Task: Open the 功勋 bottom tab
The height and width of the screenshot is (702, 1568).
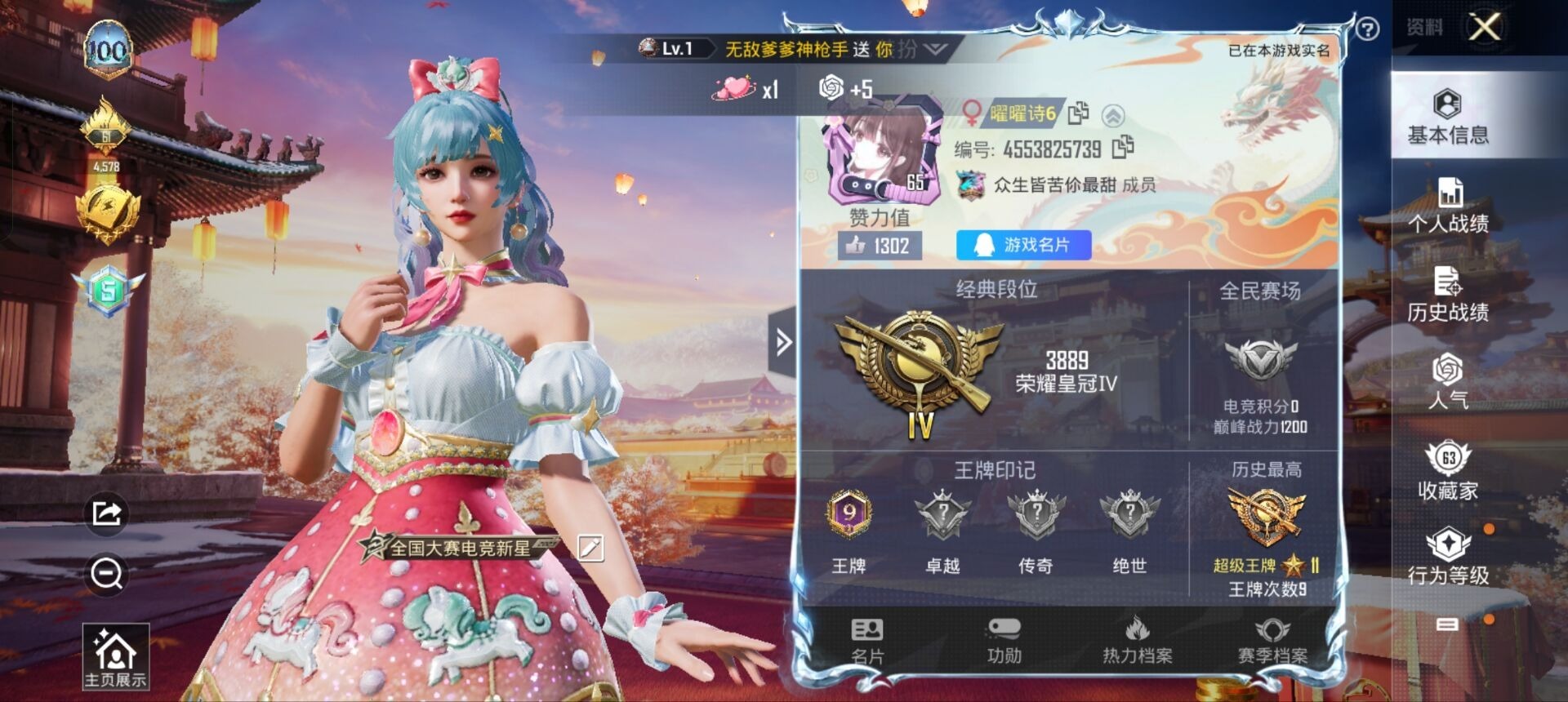Action: coord(1004,642)
